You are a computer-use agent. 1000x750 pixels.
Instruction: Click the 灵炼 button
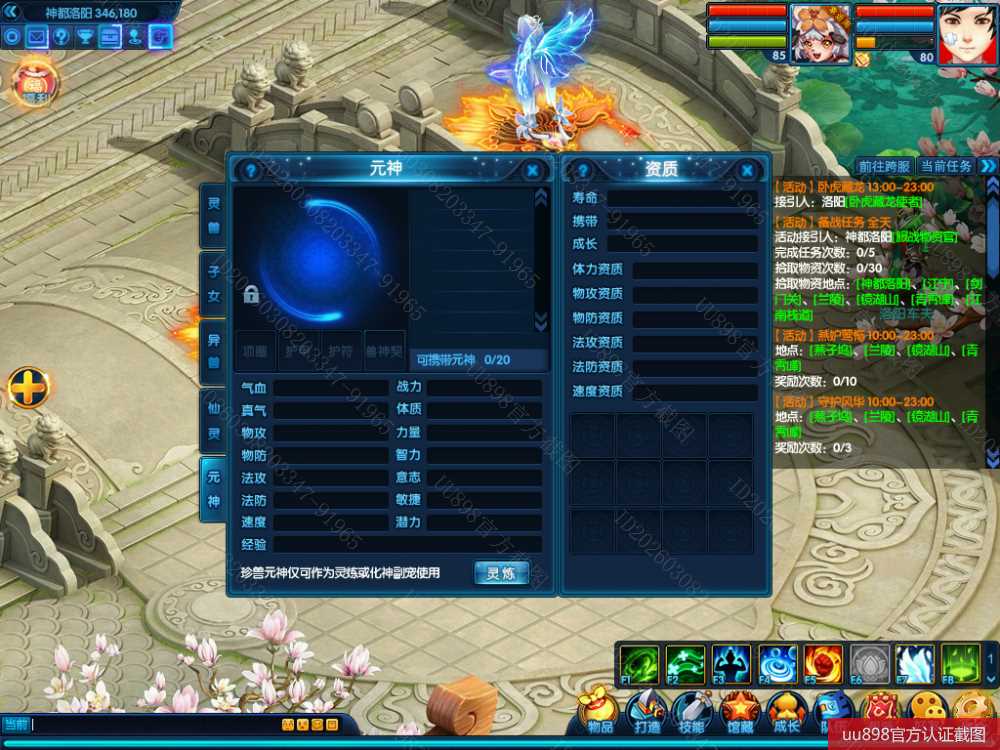pyautogui.click(x=501, y=573)
